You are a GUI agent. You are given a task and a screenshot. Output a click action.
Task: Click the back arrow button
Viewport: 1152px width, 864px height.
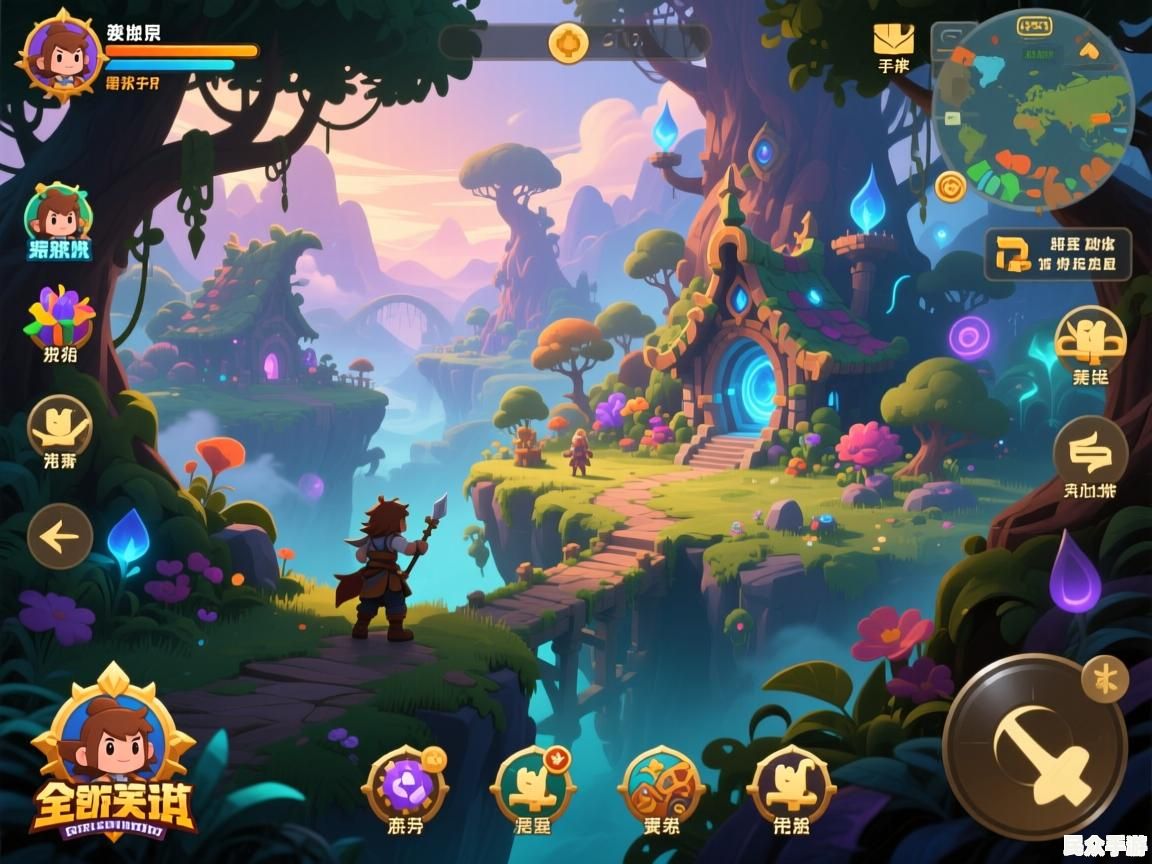click(60, 537)
